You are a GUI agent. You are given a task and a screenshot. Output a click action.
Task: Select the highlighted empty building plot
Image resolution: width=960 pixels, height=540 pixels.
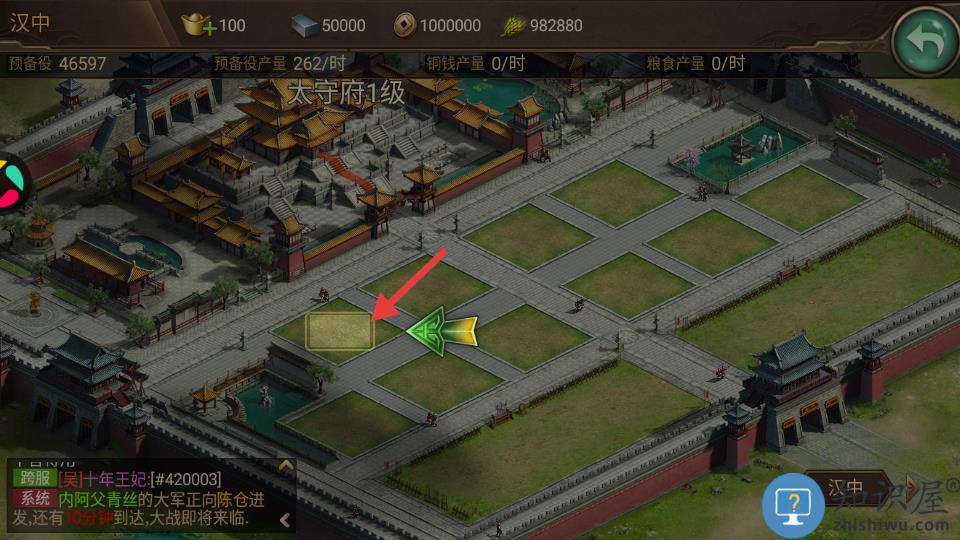pyautogui.click(x=340, y=331)
